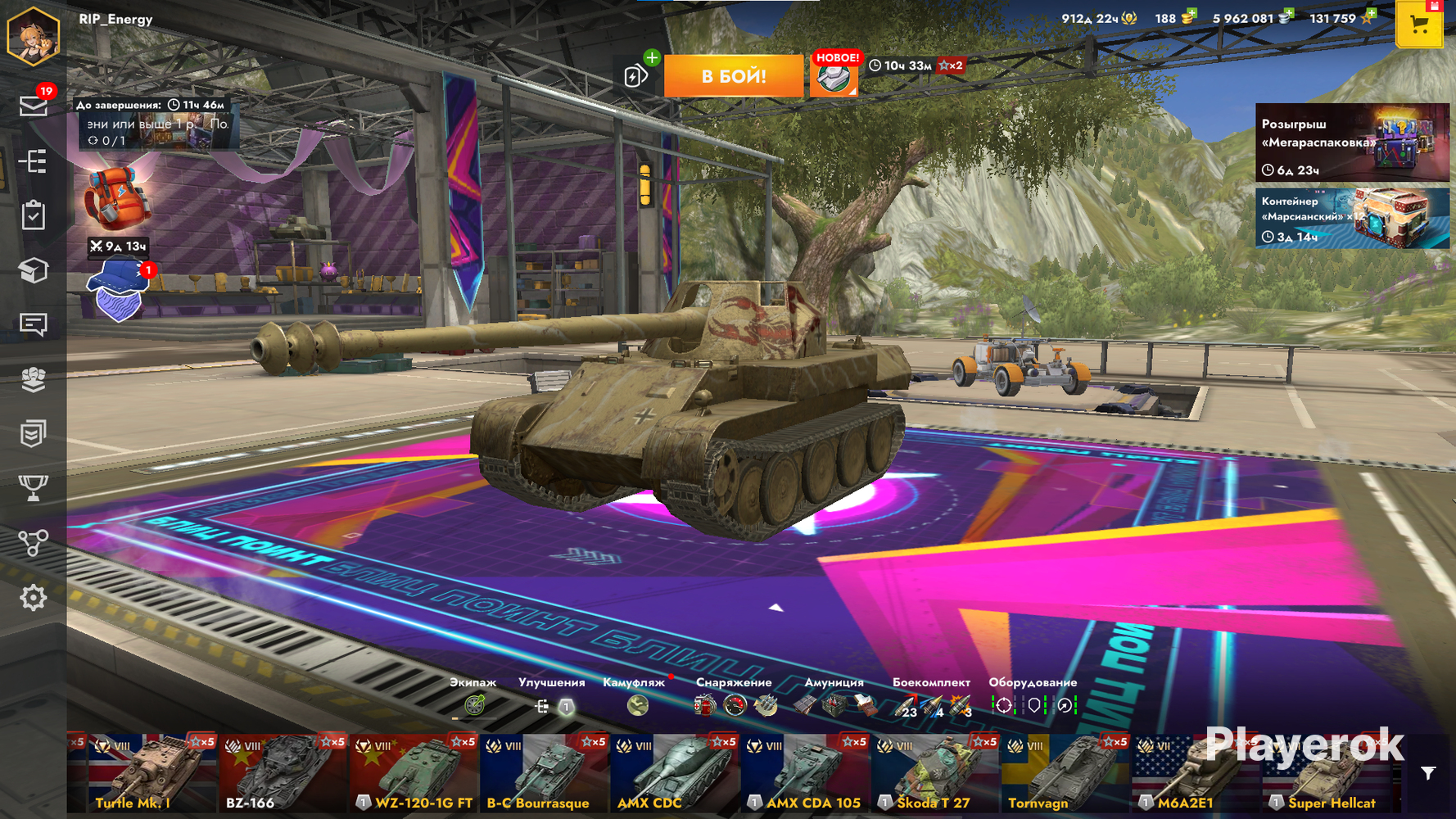
Task: Choose the B-C Bourrasque tank
Action: [544, 774]
